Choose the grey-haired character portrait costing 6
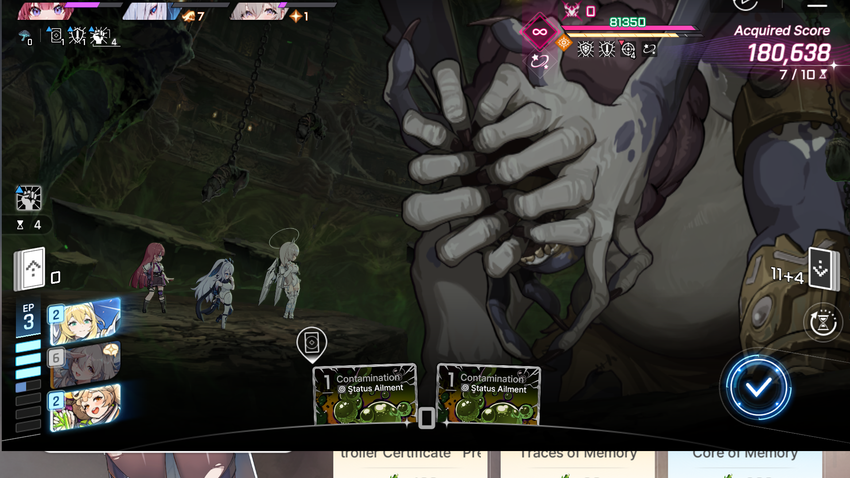 (x=84, y=365)
